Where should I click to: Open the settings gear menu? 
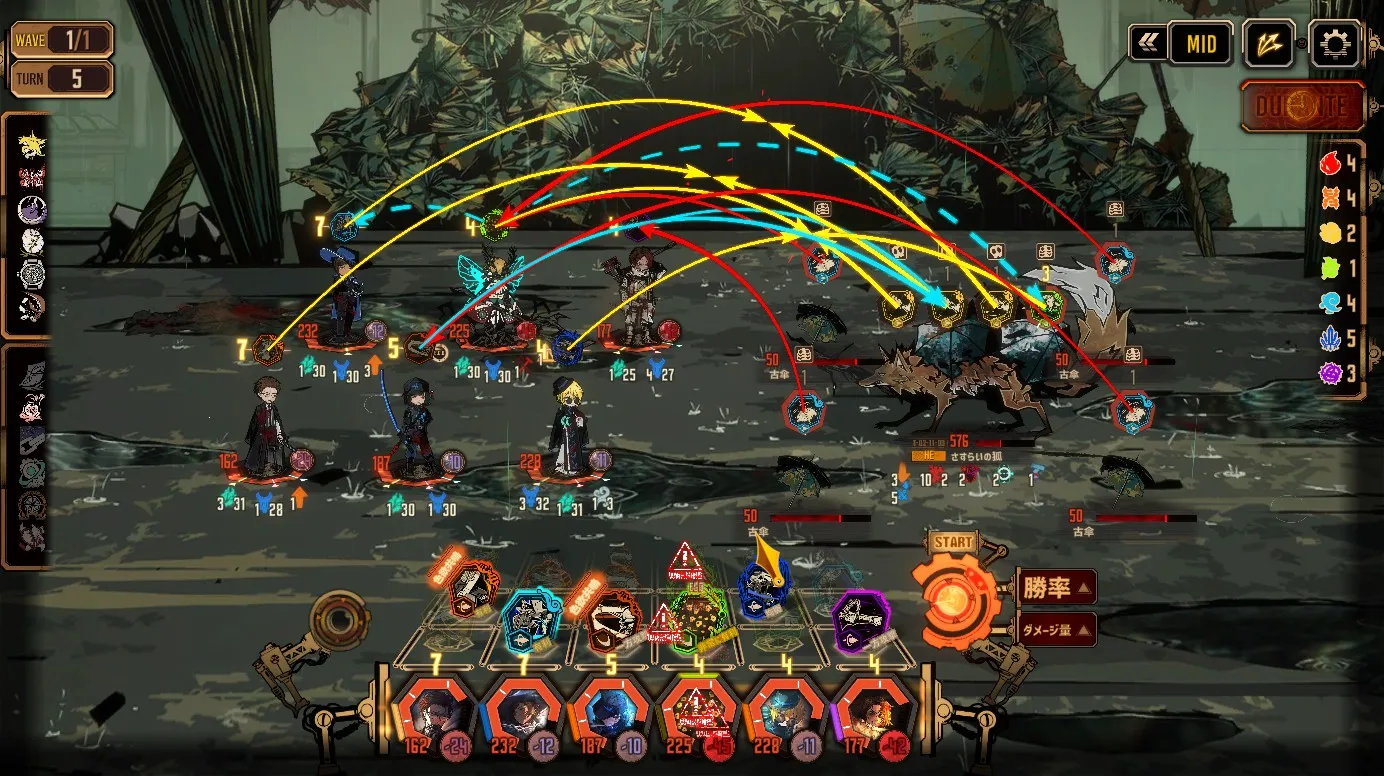pos(1334,44)
